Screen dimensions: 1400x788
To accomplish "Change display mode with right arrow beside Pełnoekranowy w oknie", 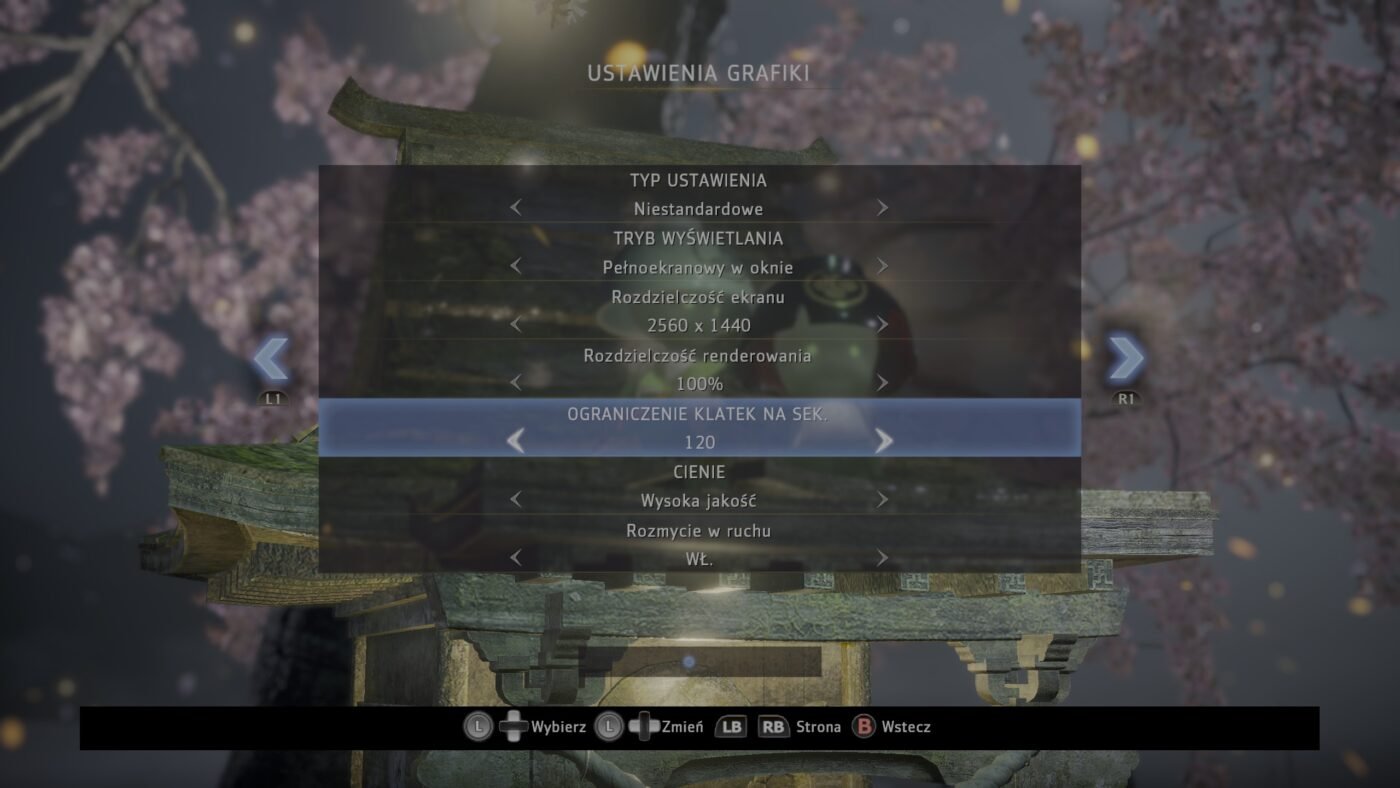I will (x=882, y=266).
